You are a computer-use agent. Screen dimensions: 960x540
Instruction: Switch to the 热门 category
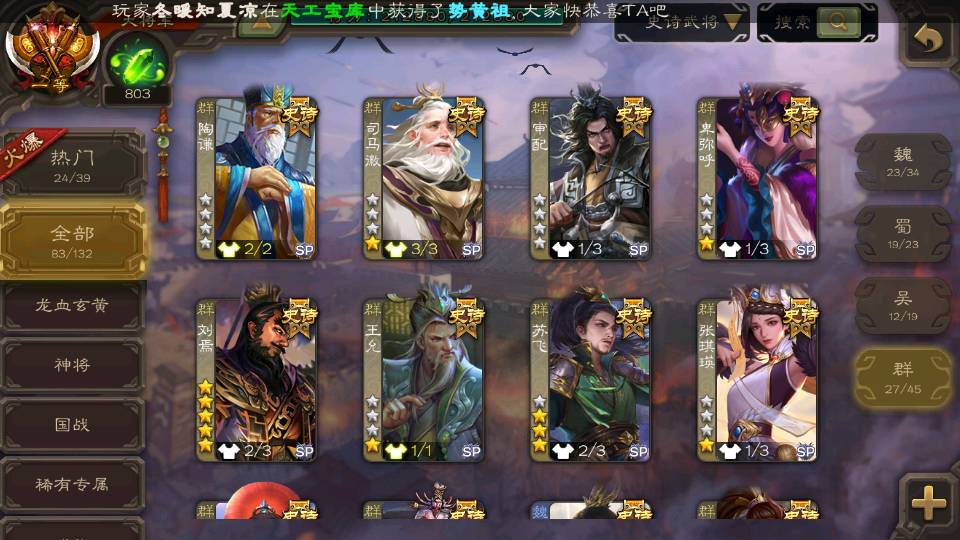[72, 163]
